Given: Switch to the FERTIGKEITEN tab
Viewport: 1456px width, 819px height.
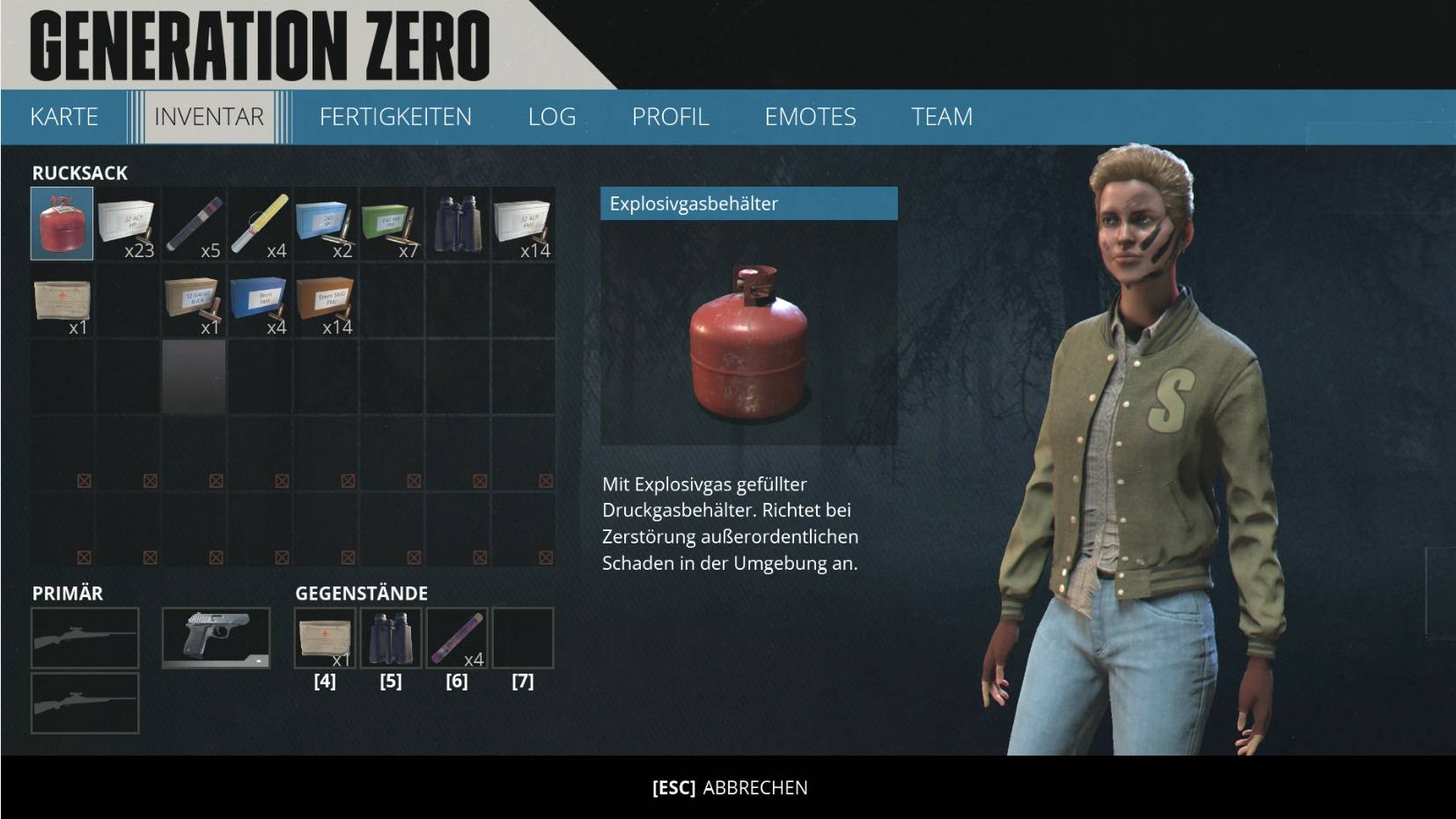Looking at the screenshot, I should click(397, 116).
